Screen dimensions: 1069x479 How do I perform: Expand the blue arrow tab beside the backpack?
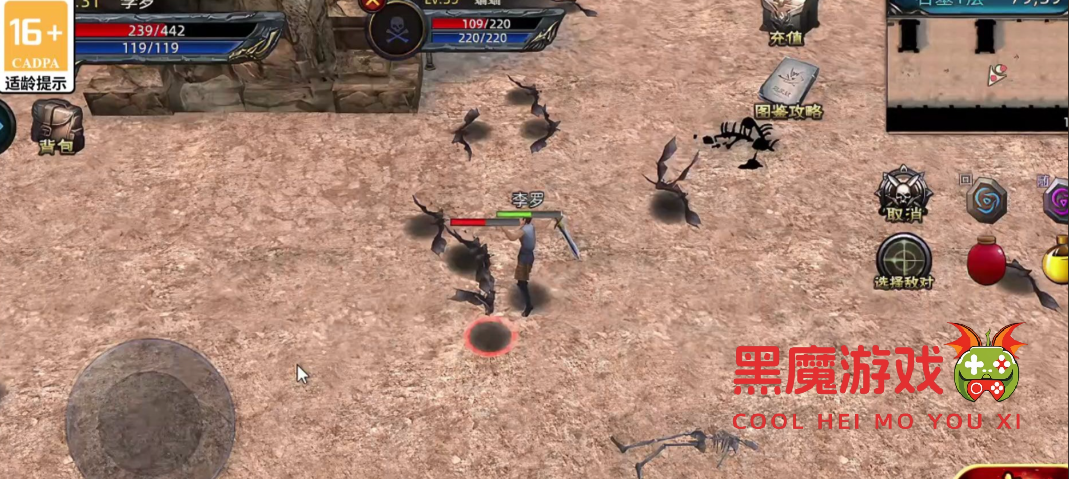point(5,129)
